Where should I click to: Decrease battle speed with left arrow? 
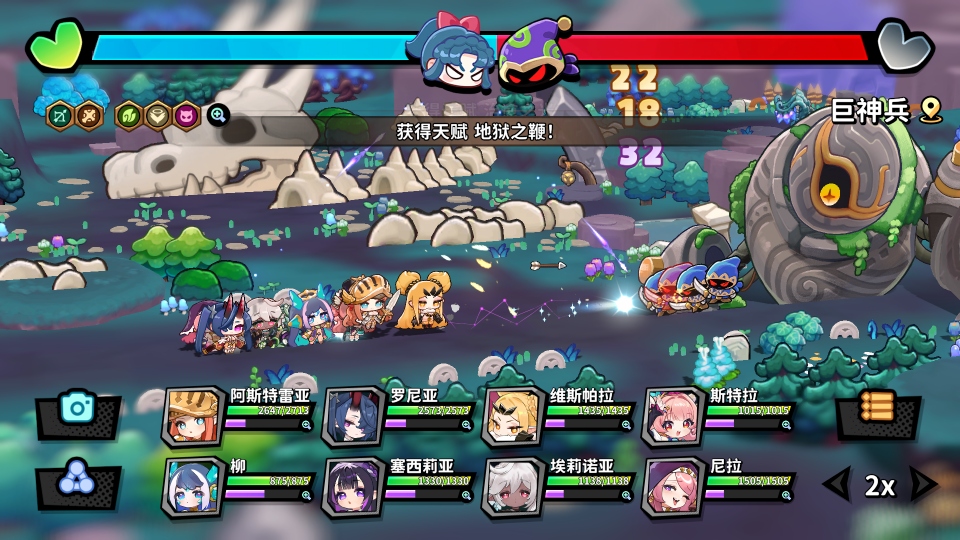(834, 486)
